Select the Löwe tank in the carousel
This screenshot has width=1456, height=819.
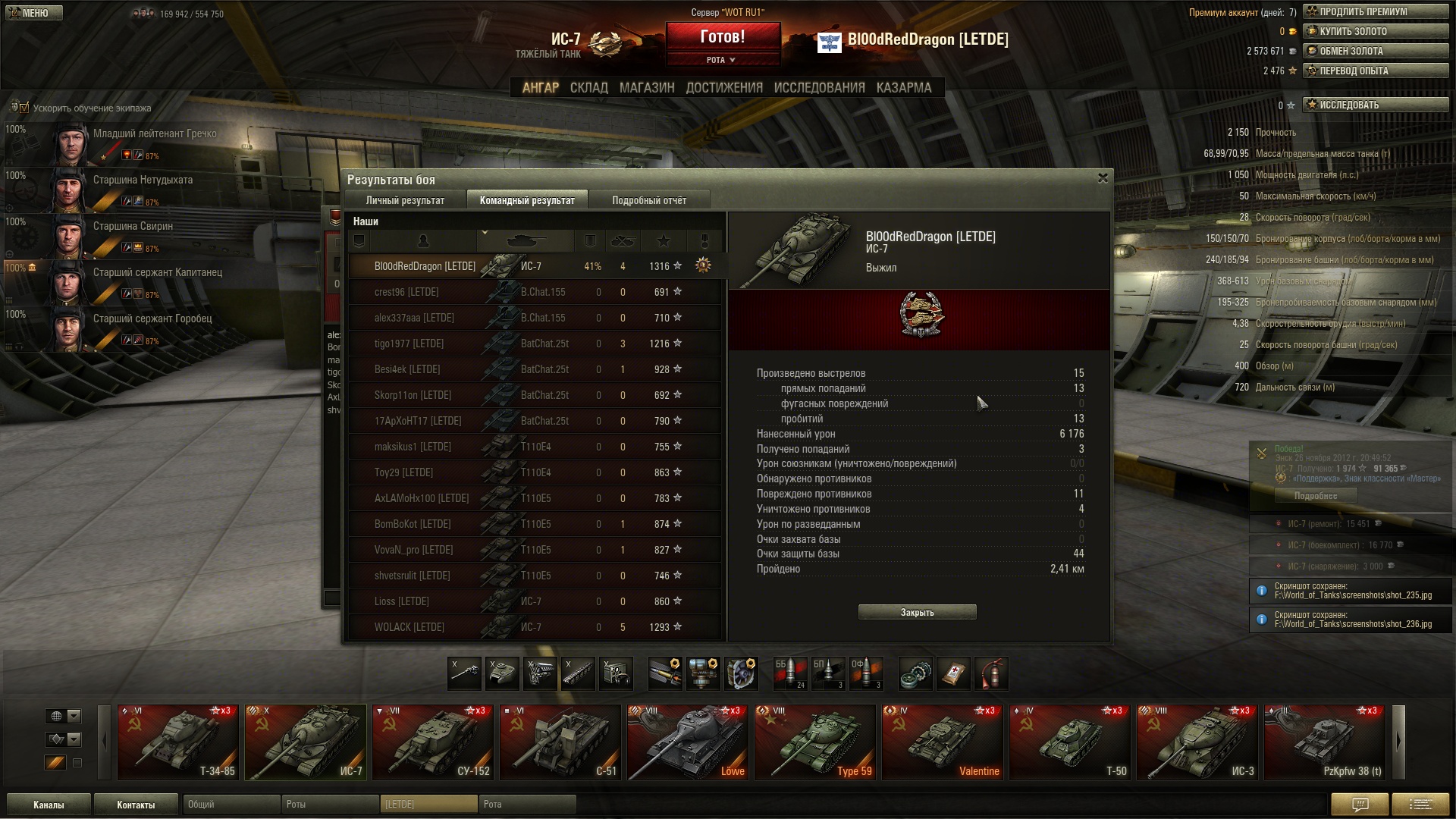tap(688, 742)
